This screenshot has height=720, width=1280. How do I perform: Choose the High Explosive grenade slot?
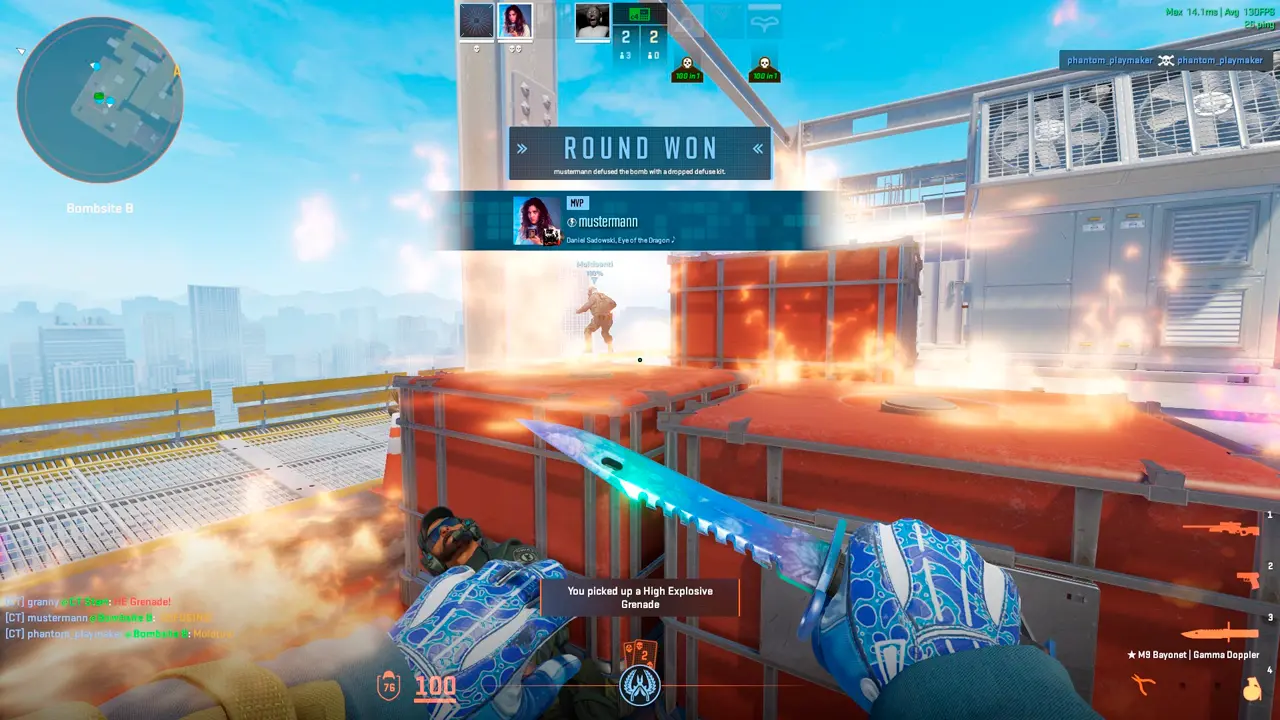pyautogui.click(x=1250, y=690)
